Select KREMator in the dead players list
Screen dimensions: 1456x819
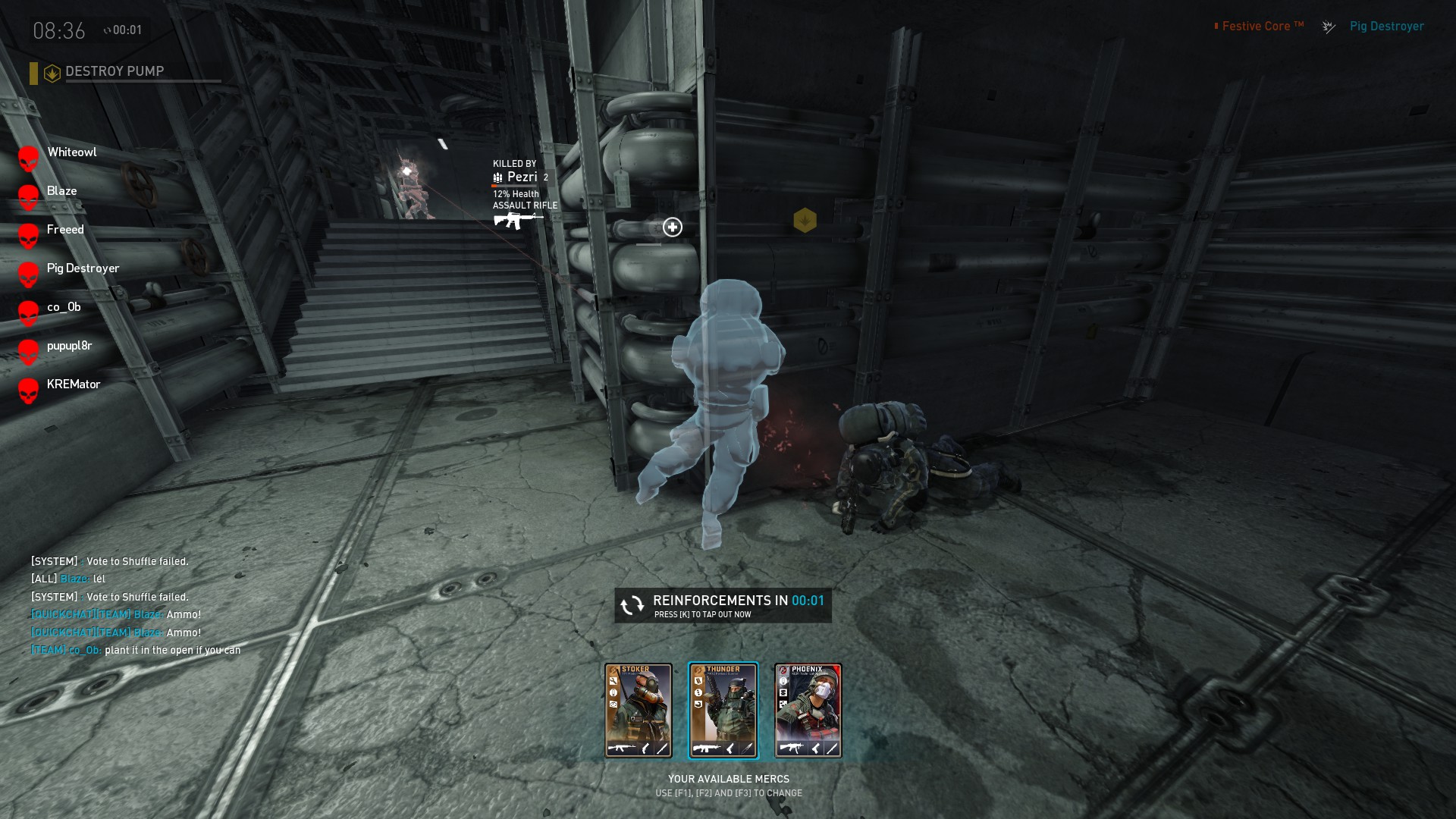point(73,384)
